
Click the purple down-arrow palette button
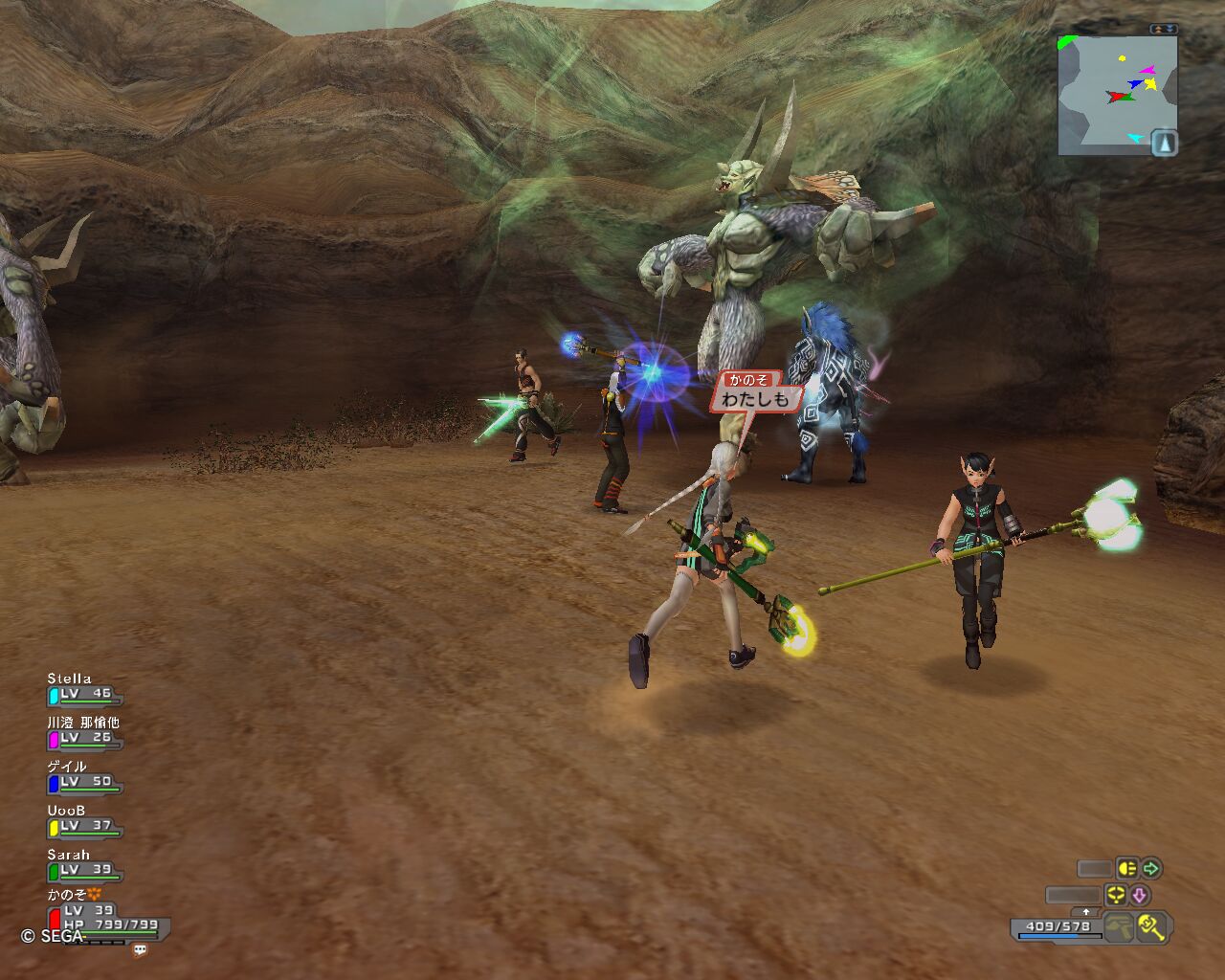click(x=1139, y=896)
